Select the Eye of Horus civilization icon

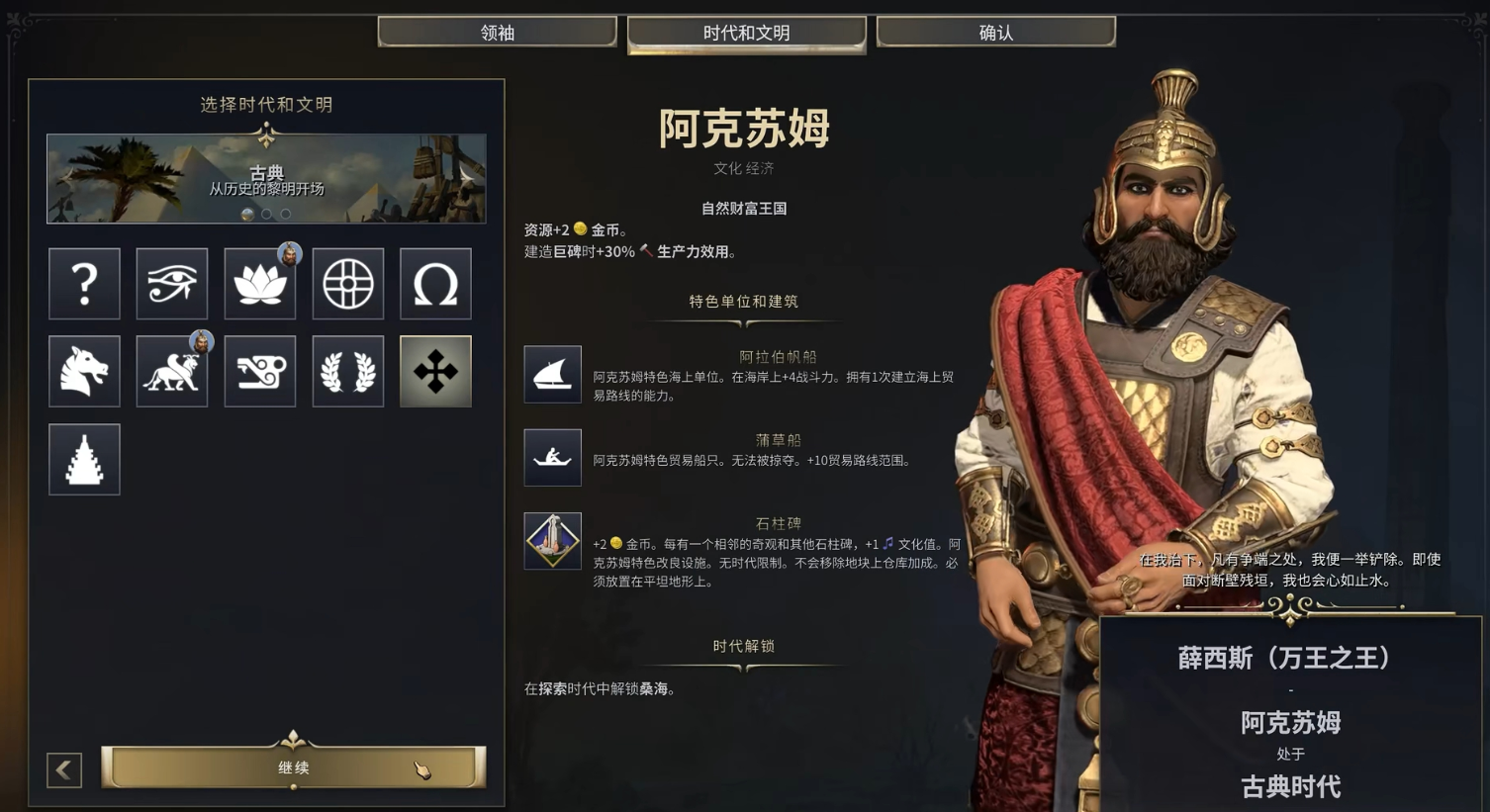[172, 284]
